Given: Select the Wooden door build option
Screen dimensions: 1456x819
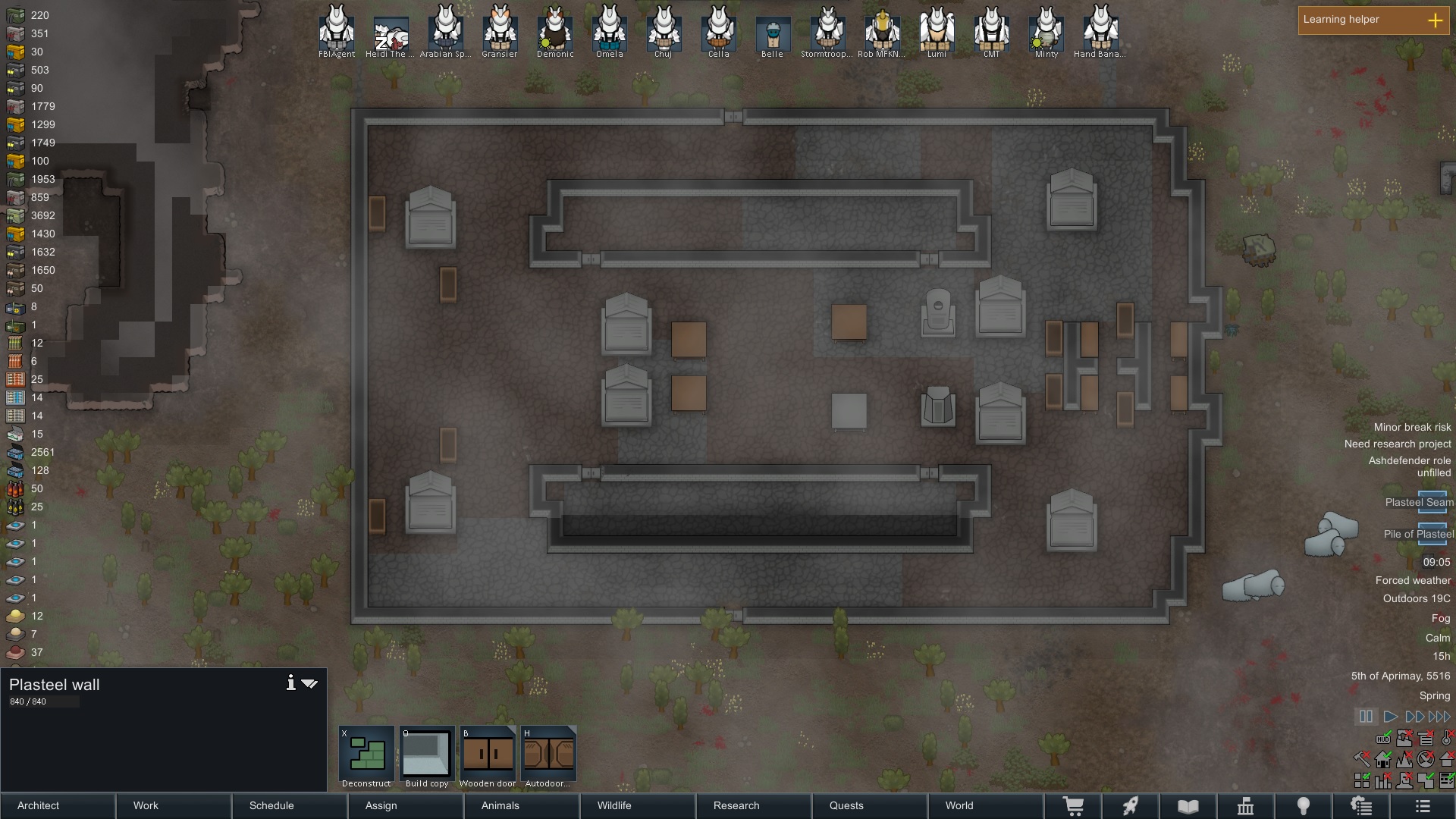Looking at the screenshot, I should (x=488, y=756).
